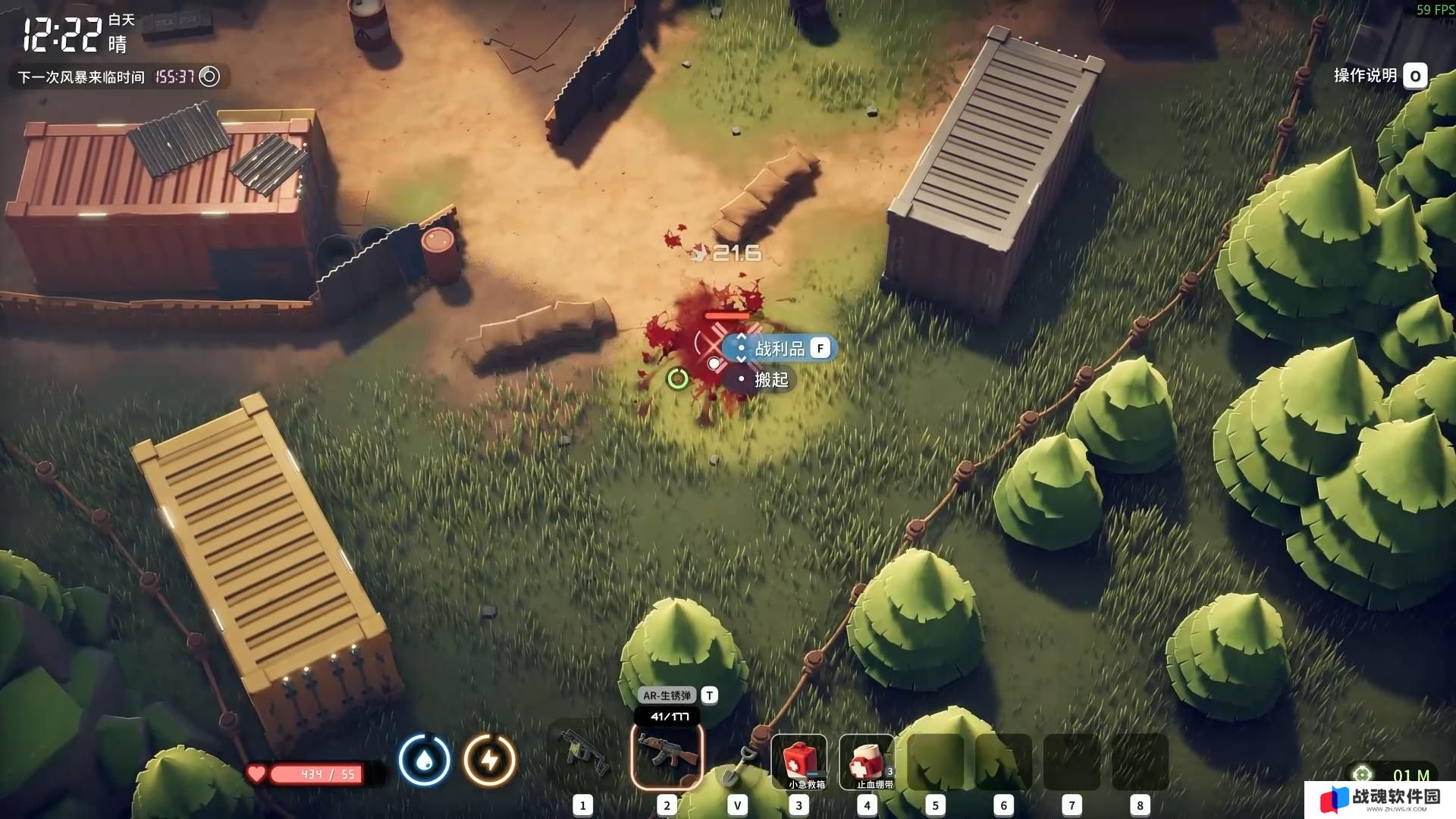Click the AR-生锈弹 ammo type label
1456x819 pixels.
pyautogui.click(x=667, y=695)
